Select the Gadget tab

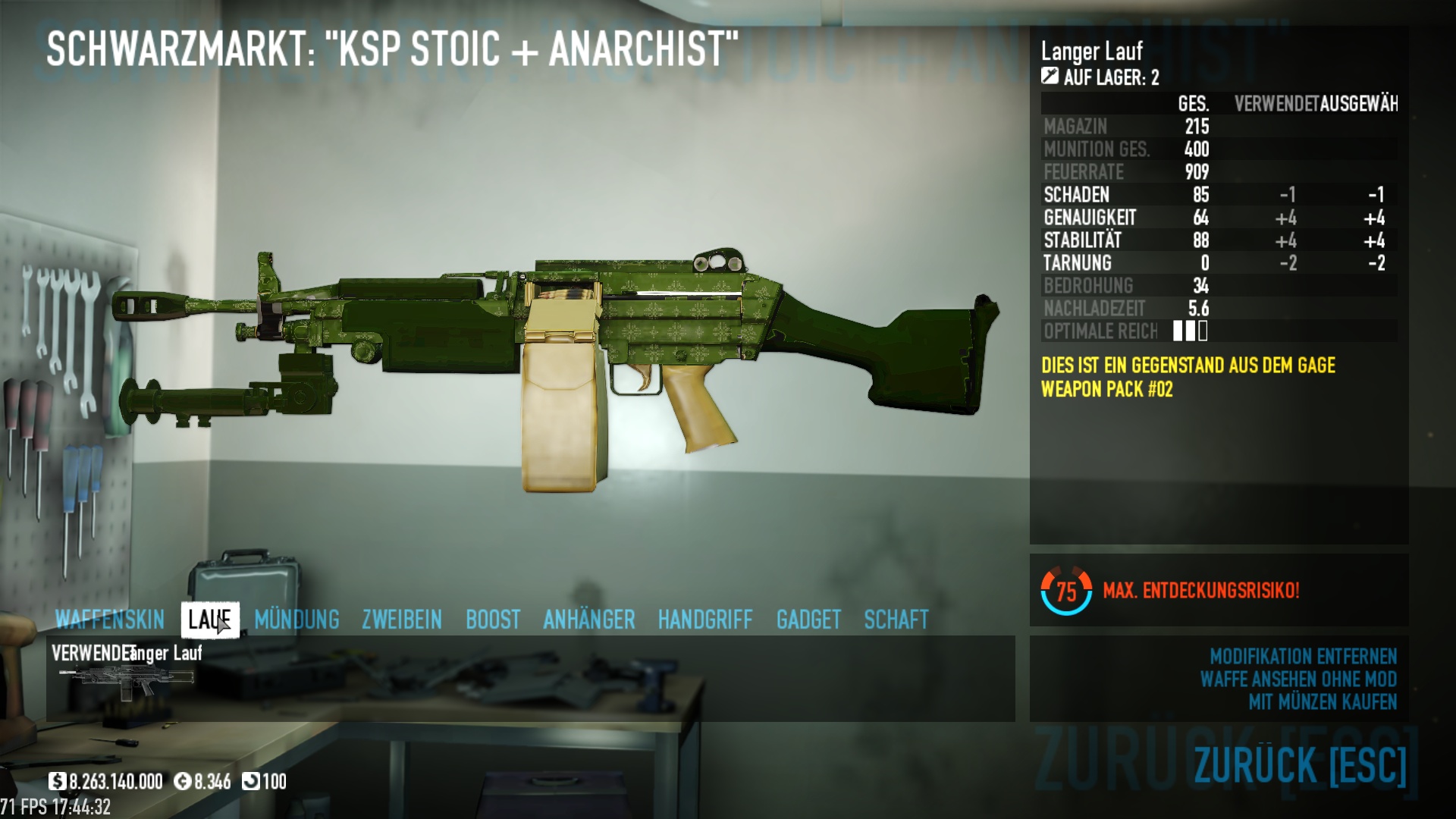(808, 620)
